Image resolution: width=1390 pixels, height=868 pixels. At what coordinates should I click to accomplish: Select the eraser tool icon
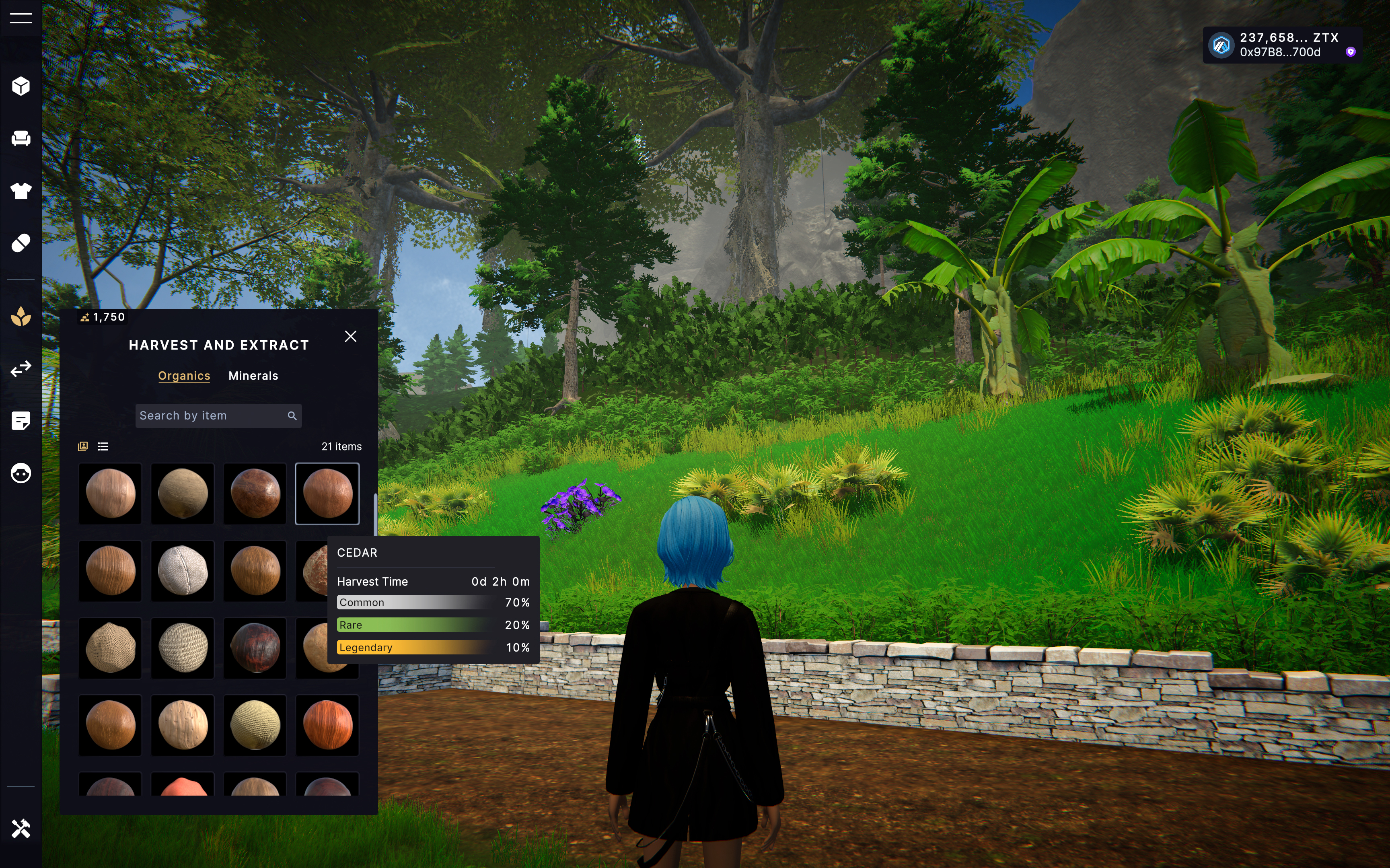point(21,243)
